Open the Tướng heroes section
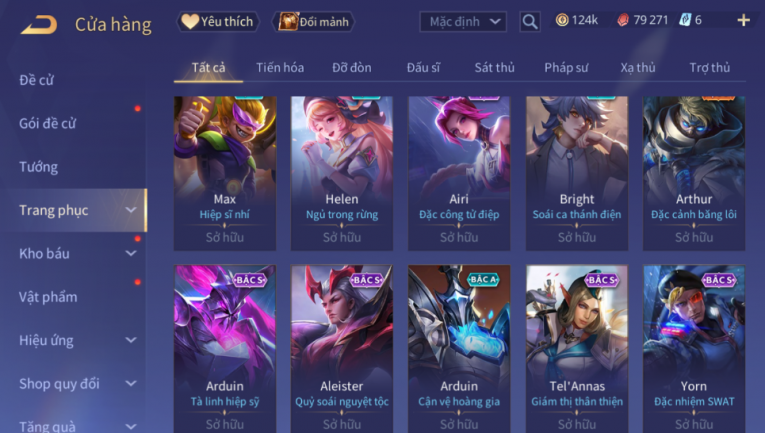This screenshot has width=765, height=433. click(x=39, y=167)
